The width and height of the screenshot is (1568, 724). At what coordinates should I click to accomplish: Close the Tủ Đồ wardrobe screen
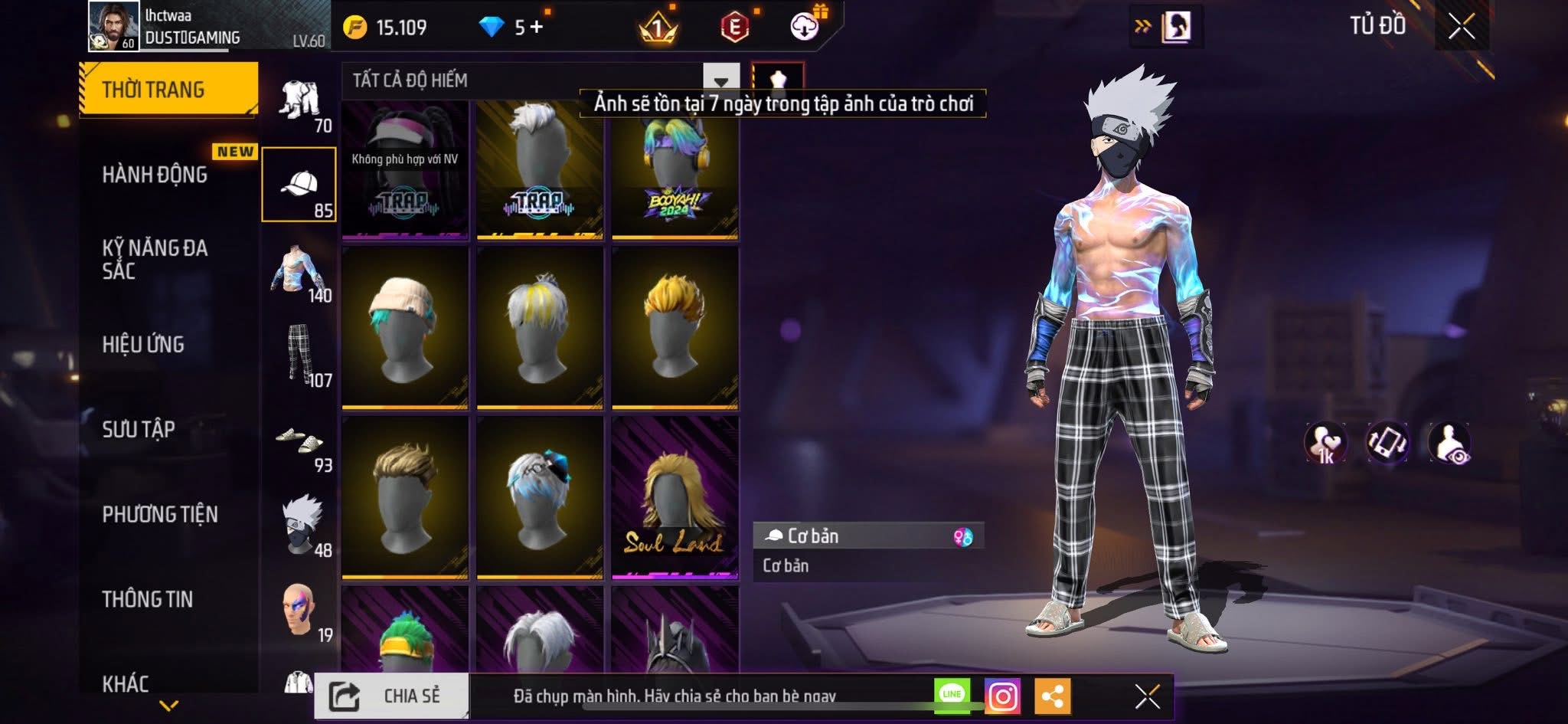pos(1461,27)
